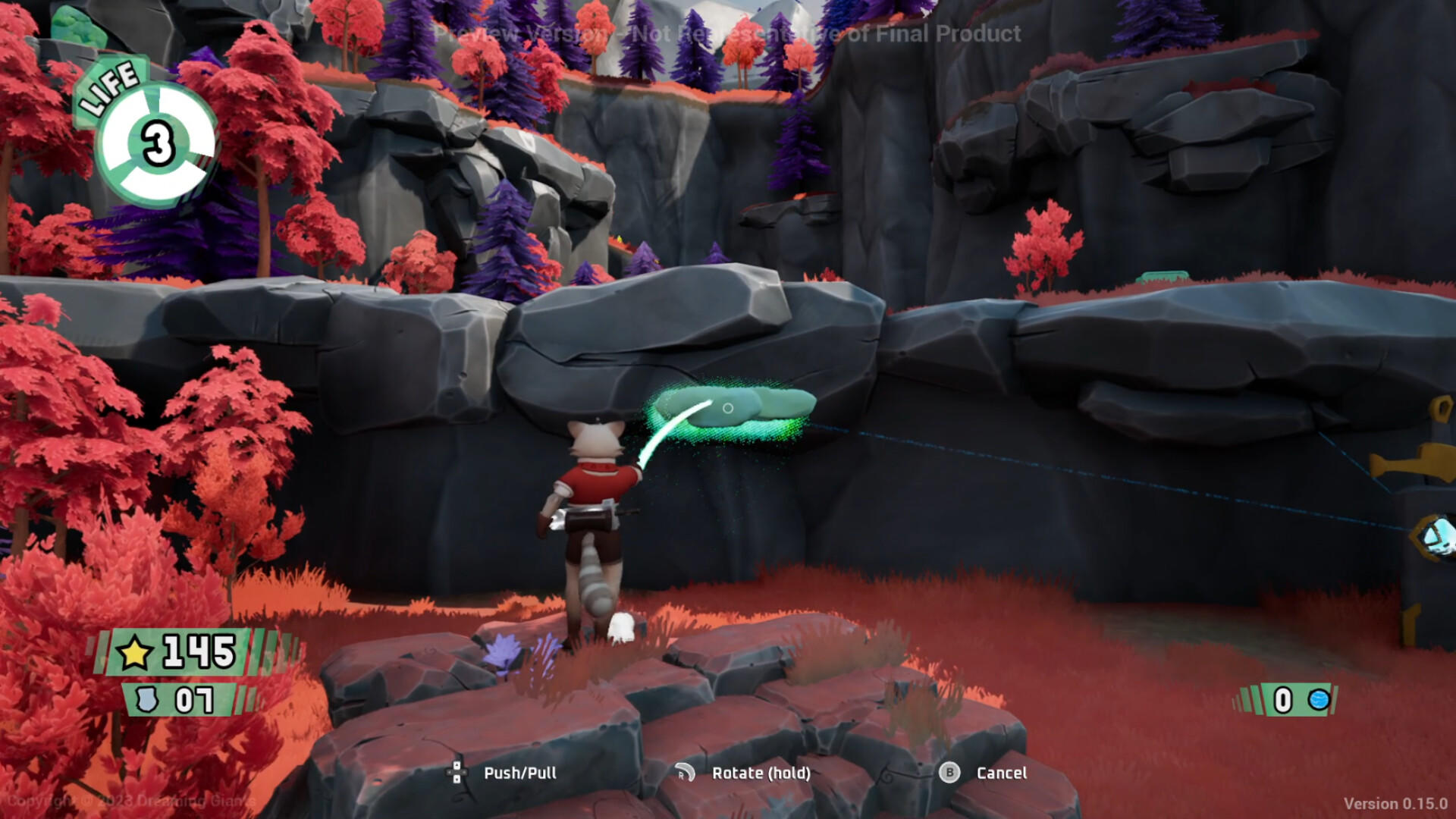Toggle Push/Pull mode via its hint label
1456x819 pixels.
[x=520, y=773]
